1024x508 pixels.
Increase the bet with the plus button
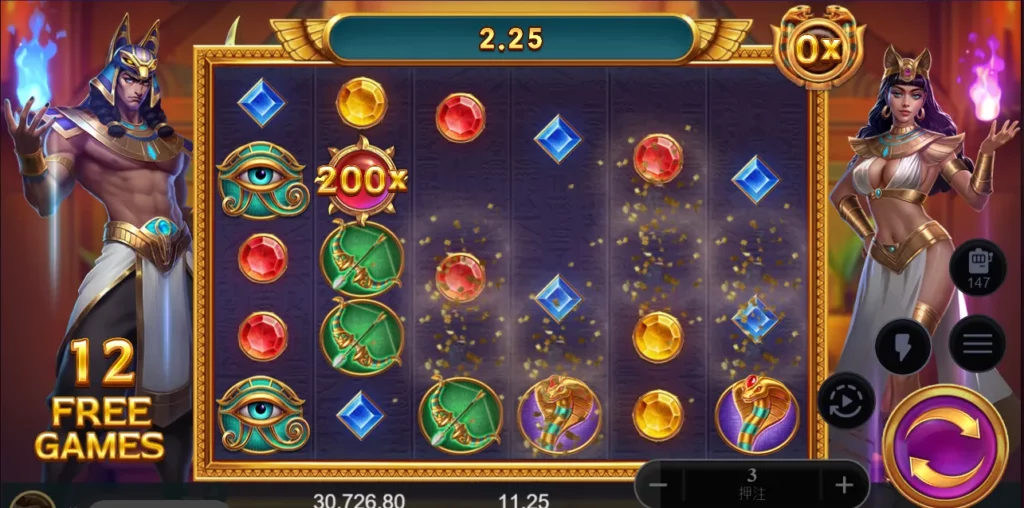(x=844, y=486)
